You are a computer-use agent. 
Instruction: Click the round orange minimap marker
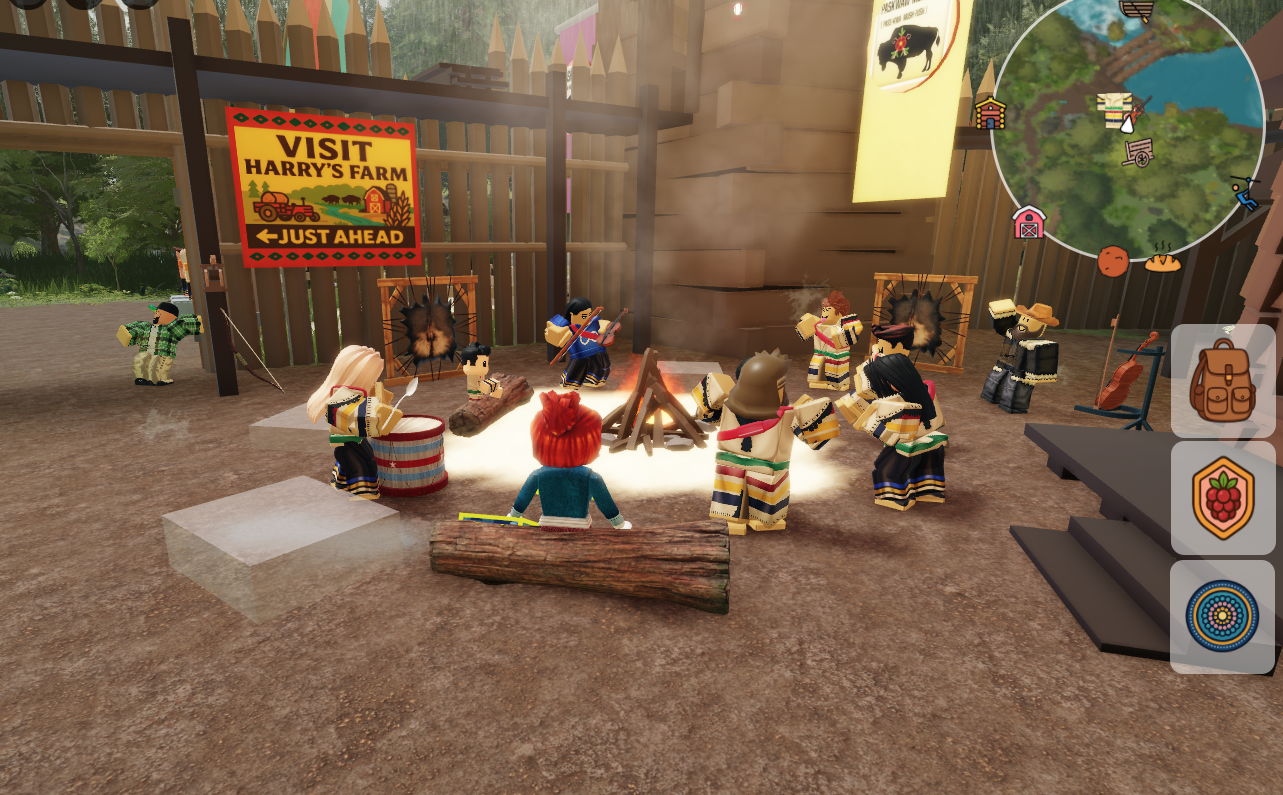(x=1112, y=261)
